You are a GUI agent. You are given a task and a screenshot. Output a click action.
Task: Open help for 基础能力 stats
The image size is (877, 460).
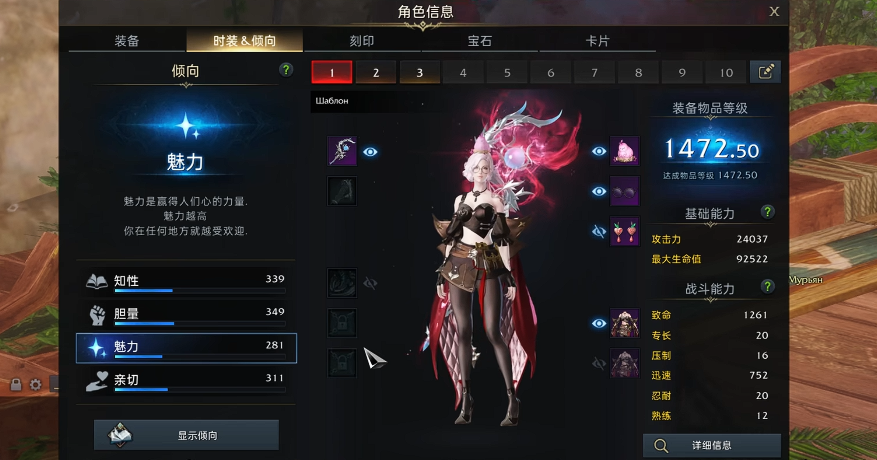[767, 212]
